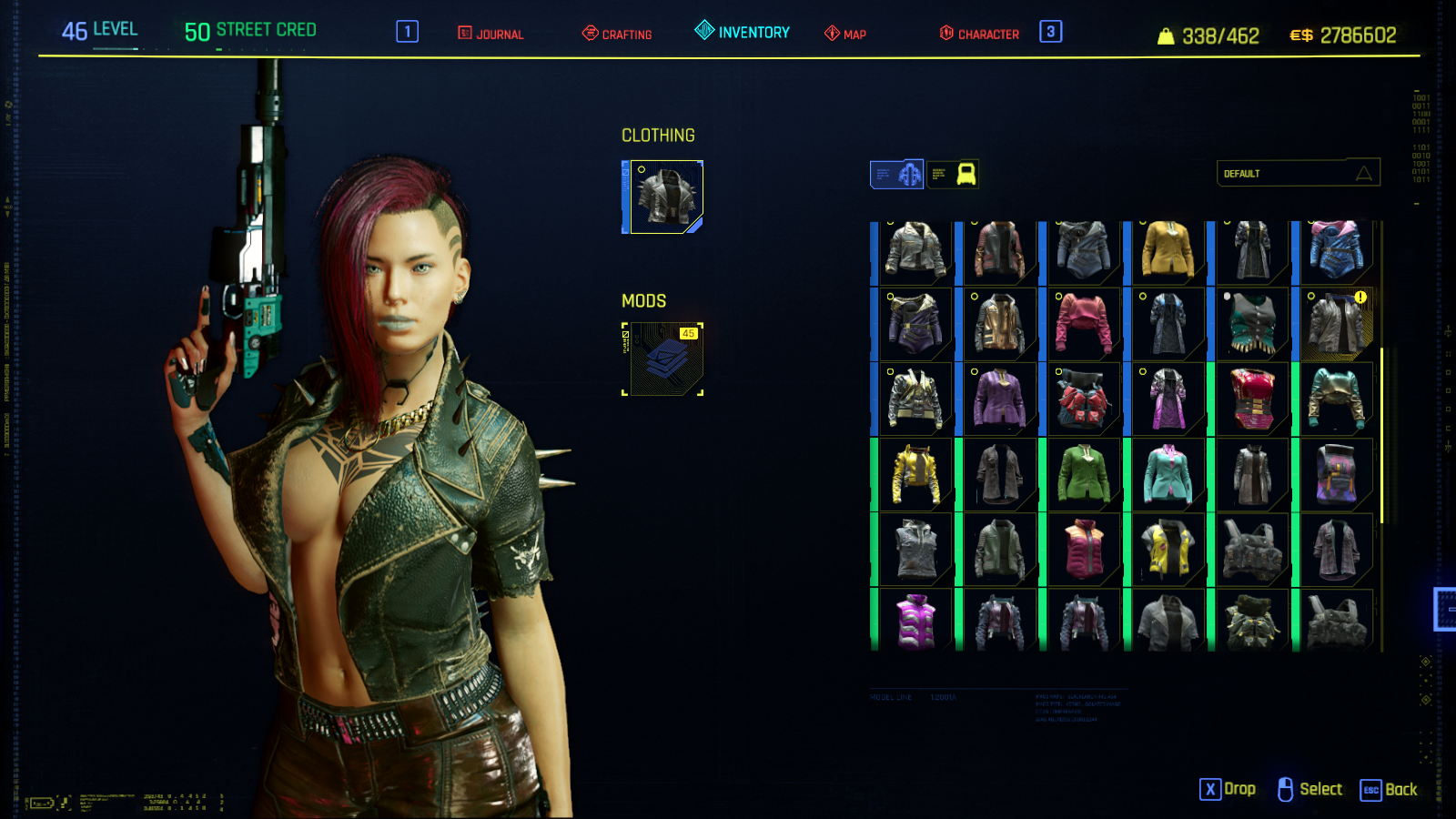Pick the purple blazer item

(x=999, y=399)
